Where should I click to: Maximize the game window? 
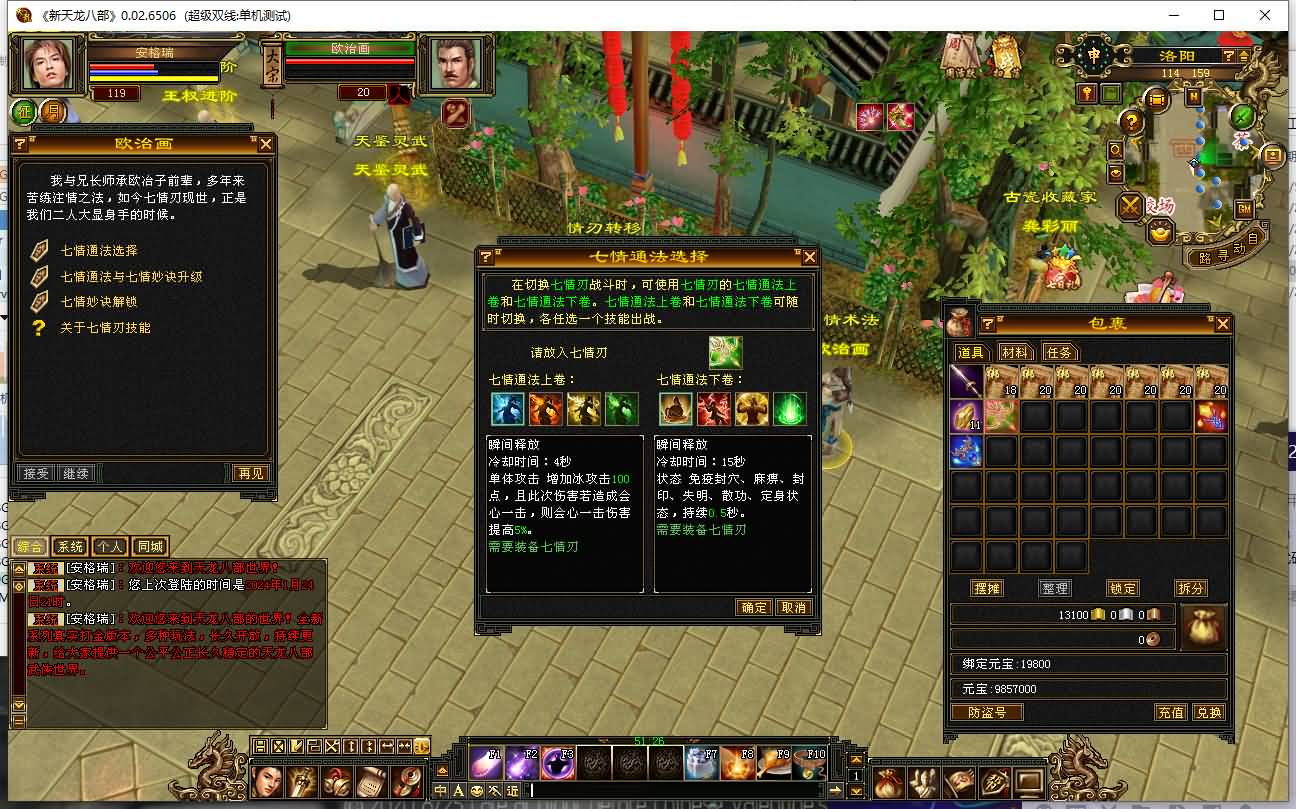click(1219, 15)
